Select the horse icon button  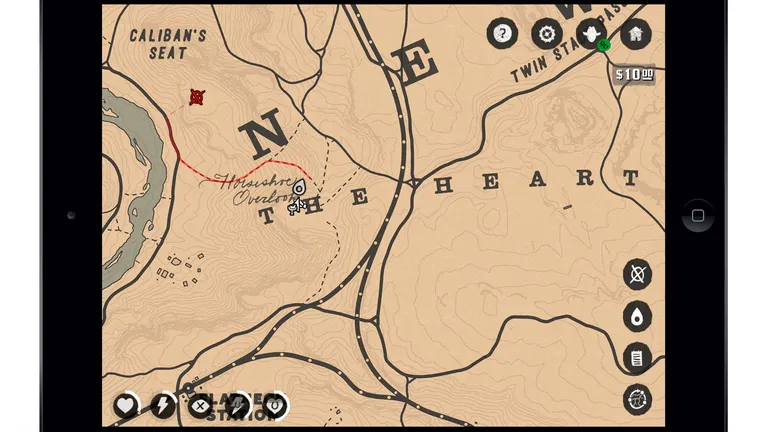pos(637,399)
